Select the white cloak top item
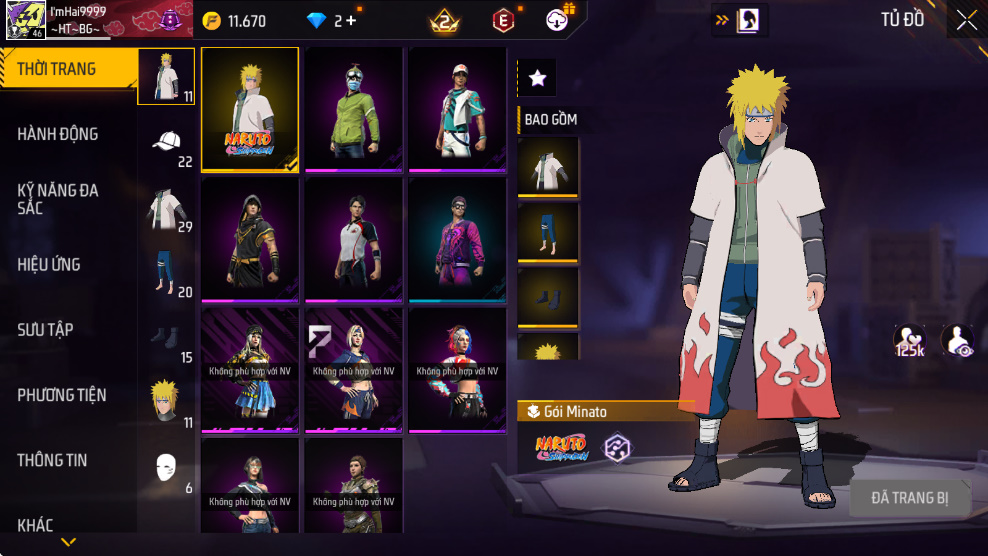Screen dimensions: 988x556 point(548,166)
